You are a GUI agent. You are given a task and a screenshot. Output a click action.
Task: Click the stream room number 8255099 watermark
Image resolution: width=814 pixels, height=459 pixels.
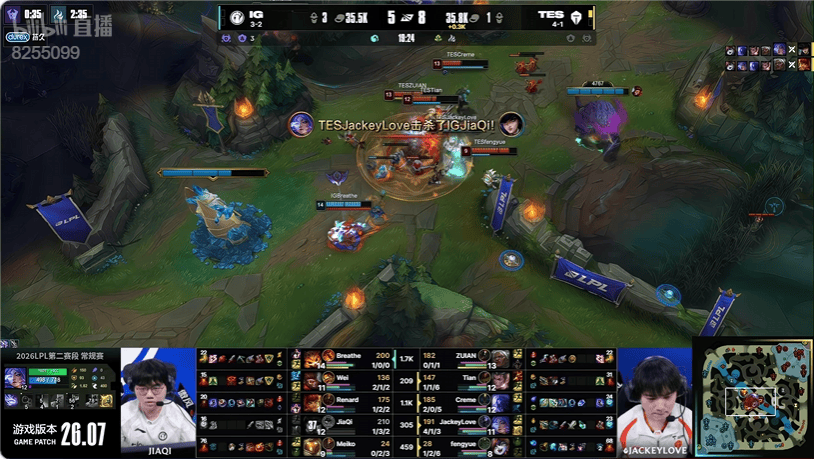point(46,52)
